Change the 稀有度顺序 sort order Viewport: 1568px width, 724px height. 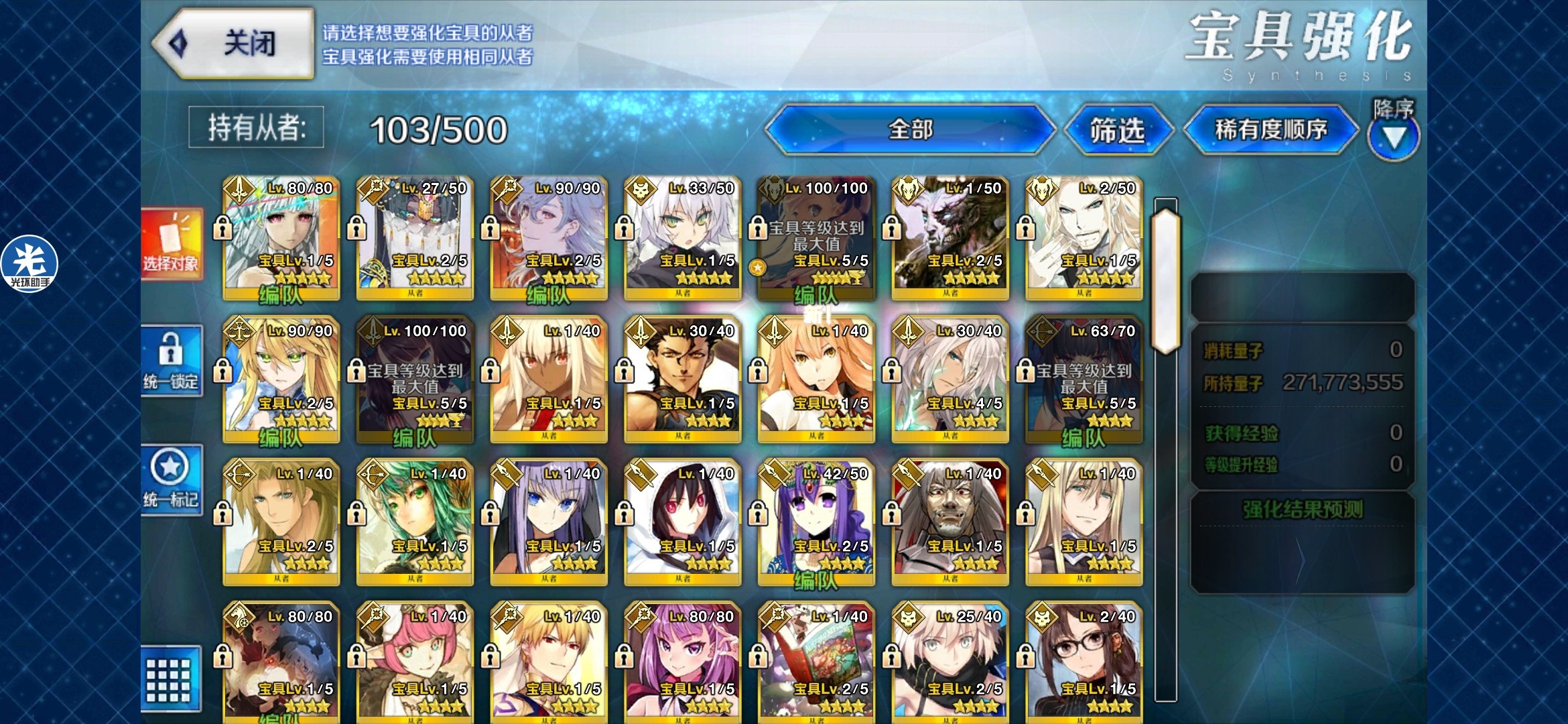[1270, 129]
